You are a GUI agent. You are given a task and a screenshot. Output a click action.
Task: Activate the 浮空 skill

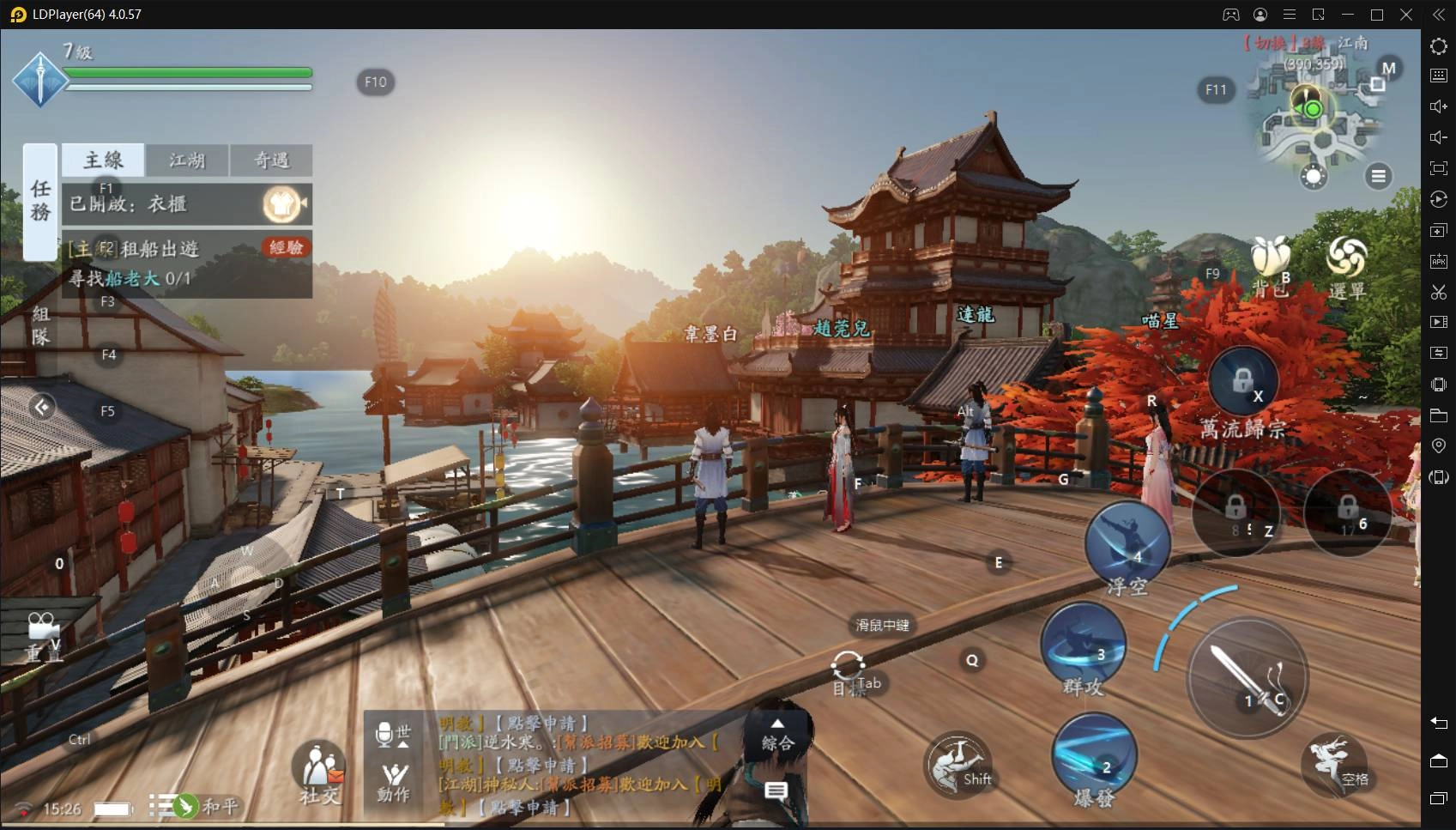click(1127, 545)
